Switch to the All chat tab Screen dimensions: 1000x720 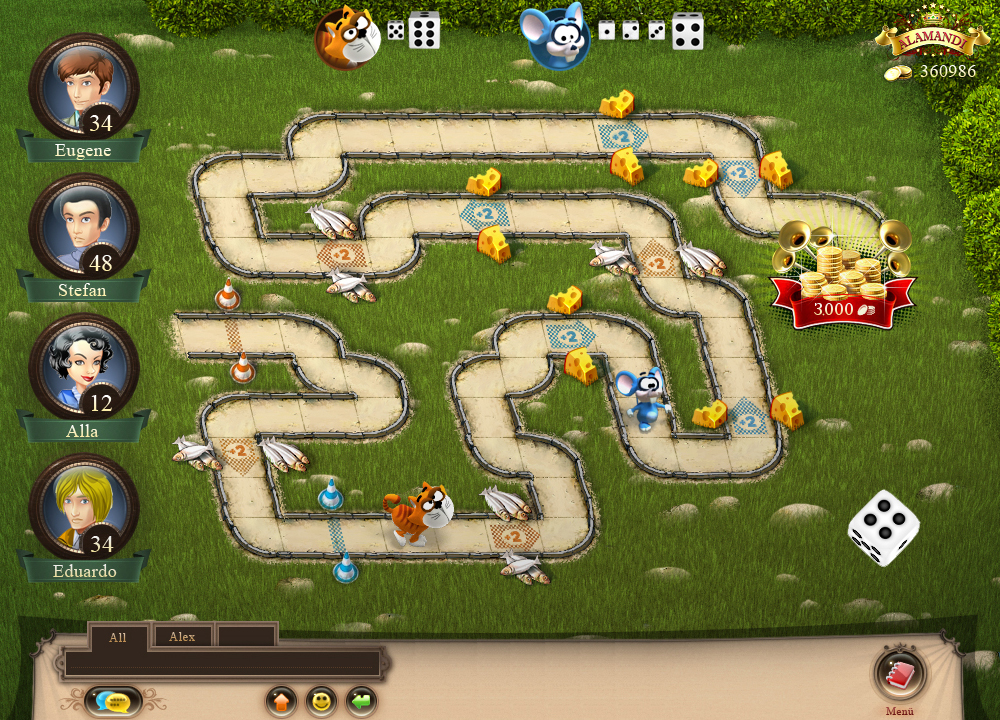coord(118,637)
